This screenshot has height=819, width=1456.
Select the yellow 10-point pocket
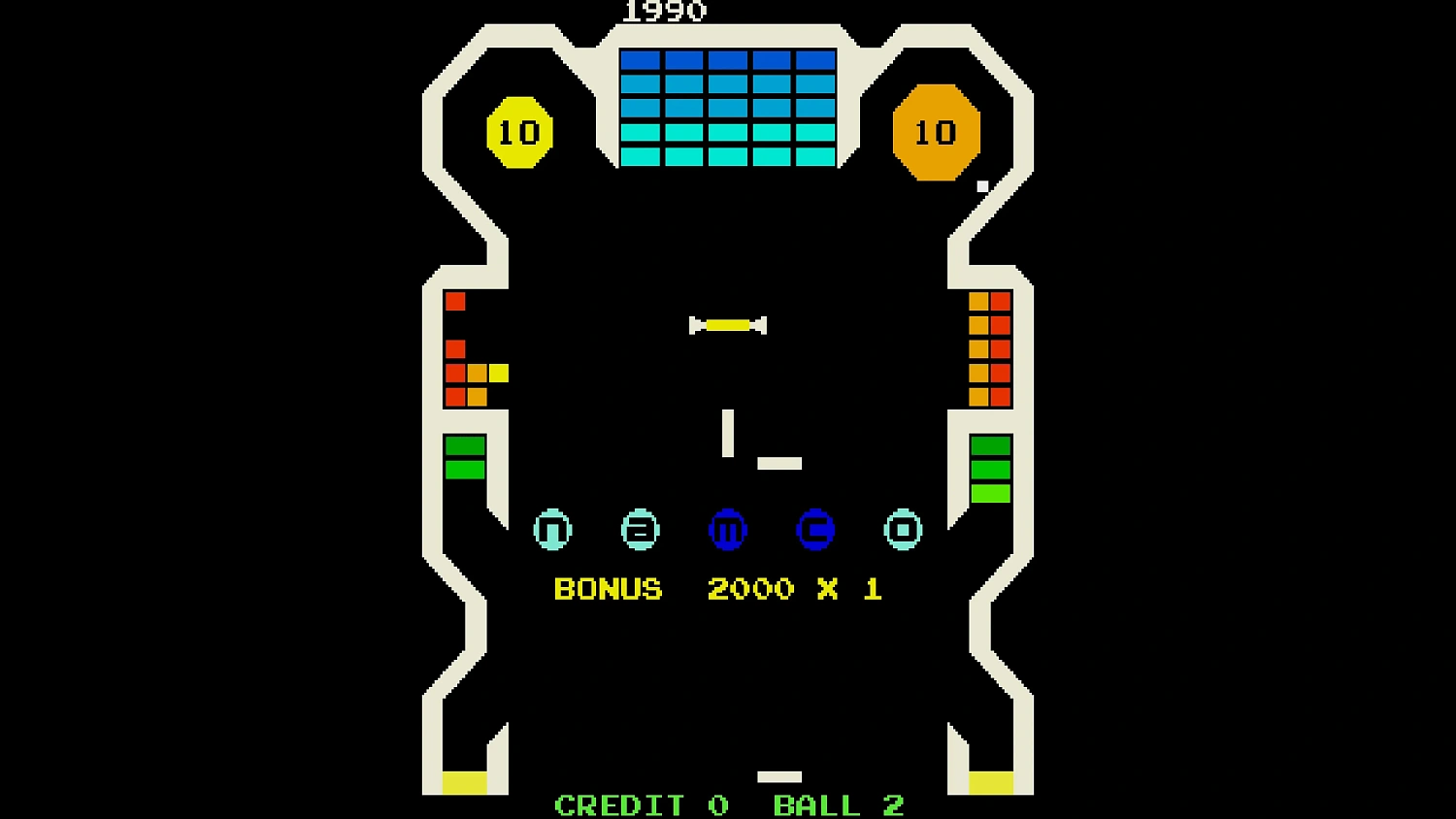pyautogui.click(x=519, y=130)
